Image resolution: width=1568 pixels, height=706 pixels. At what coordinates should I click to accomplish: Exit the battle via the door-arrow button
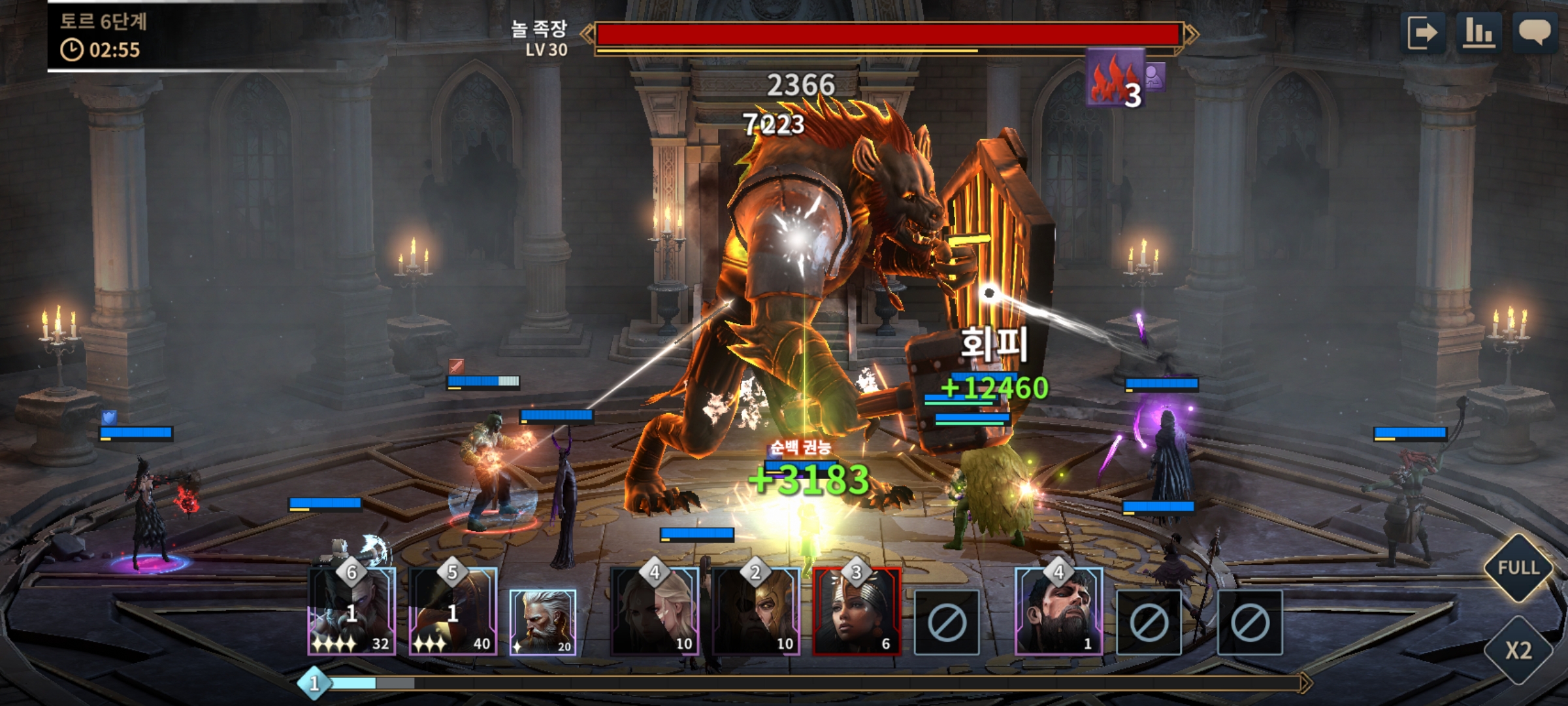click(x=1423, y=33)
